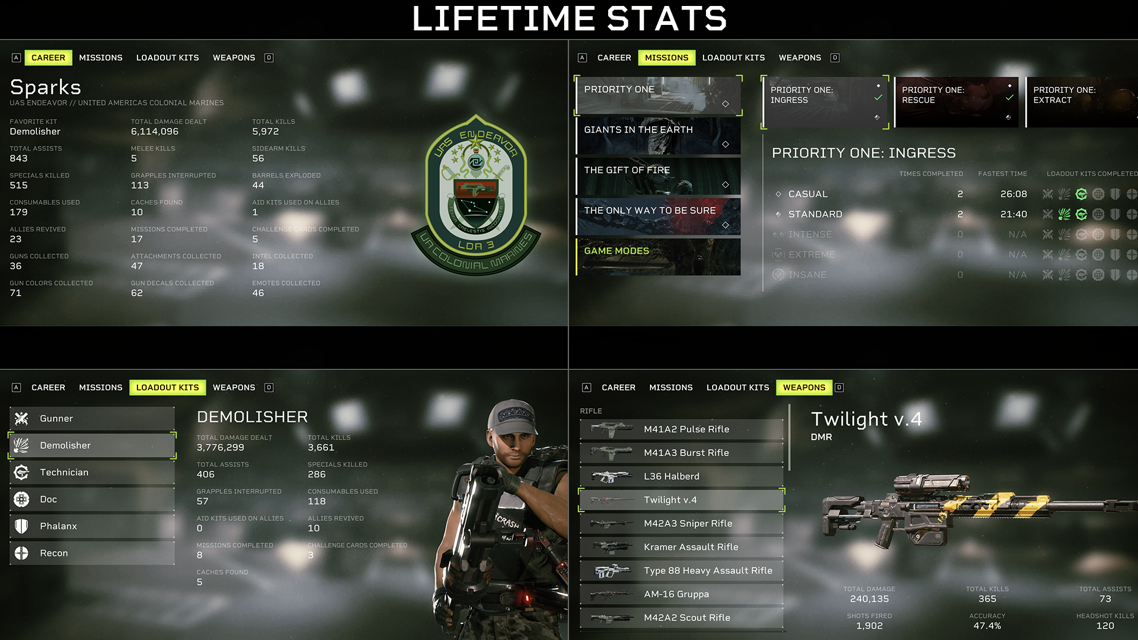Select the Gunner loadout kit
The height and width of the screenshot is (640, 1138).
click(x=92, y=419)
